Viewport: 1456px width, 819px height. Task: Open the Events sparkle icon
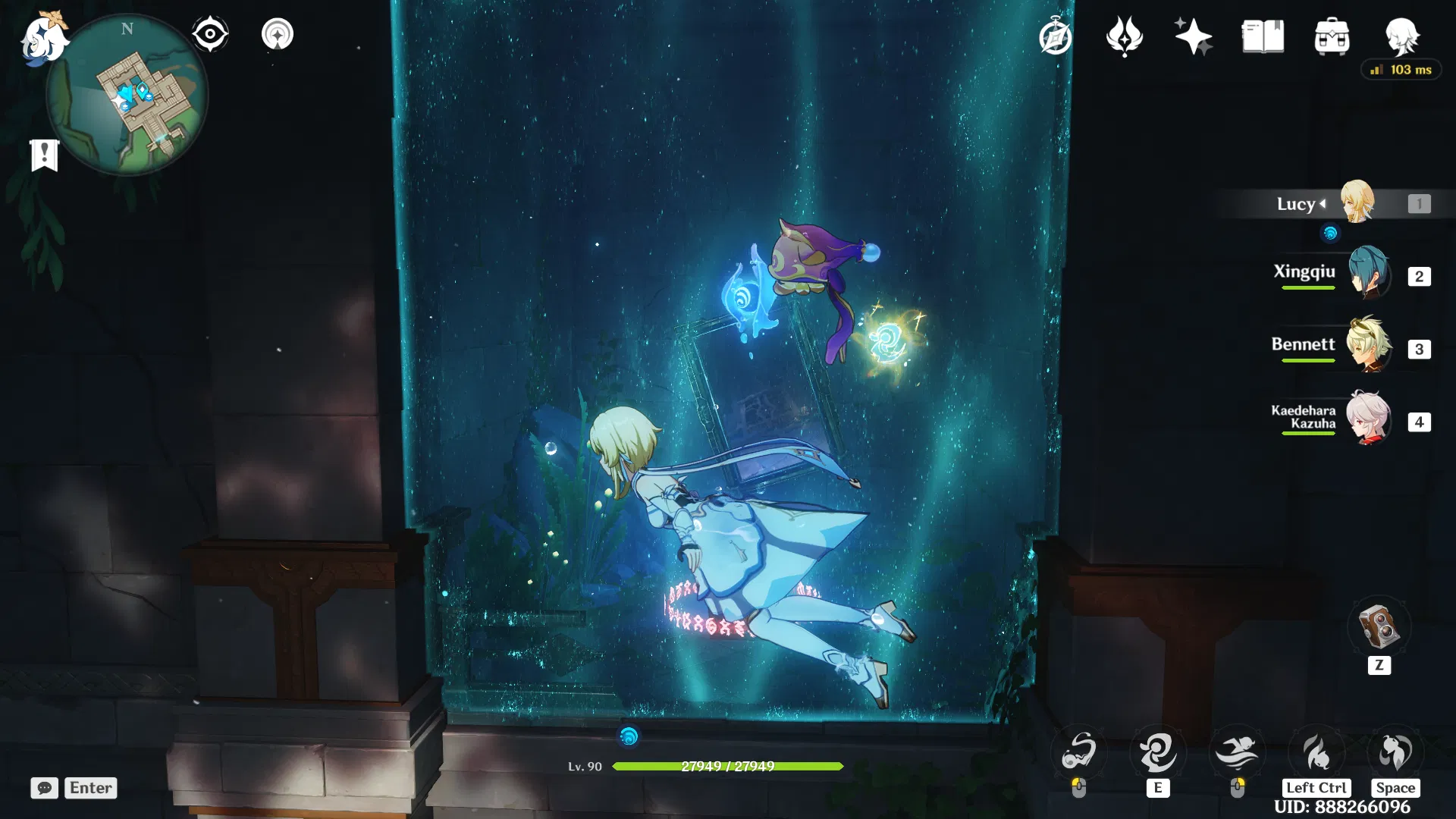coord(1193,35)
